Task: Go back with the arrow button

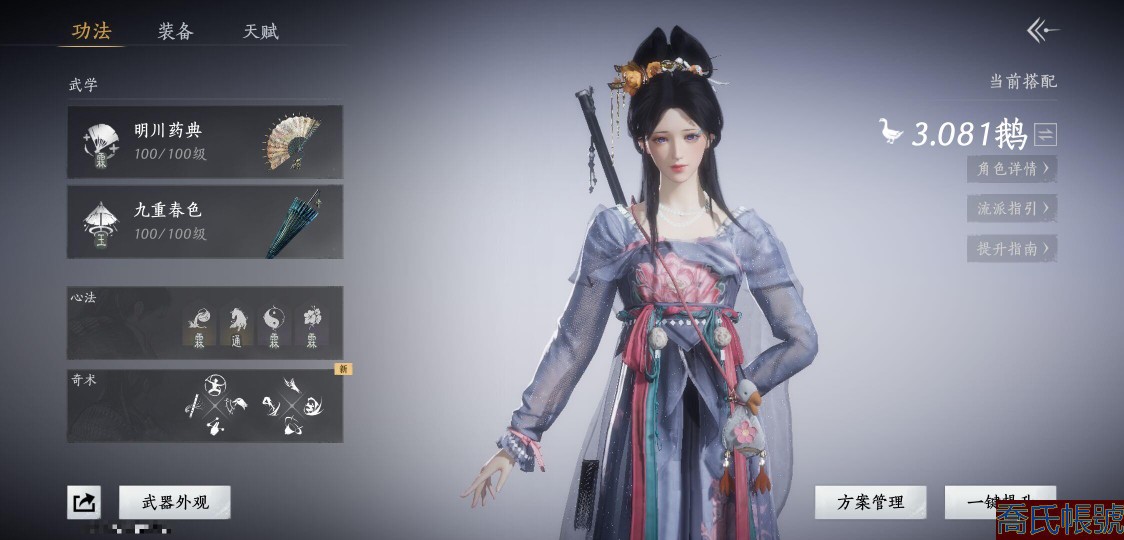Action: [x=1042, y=31]
